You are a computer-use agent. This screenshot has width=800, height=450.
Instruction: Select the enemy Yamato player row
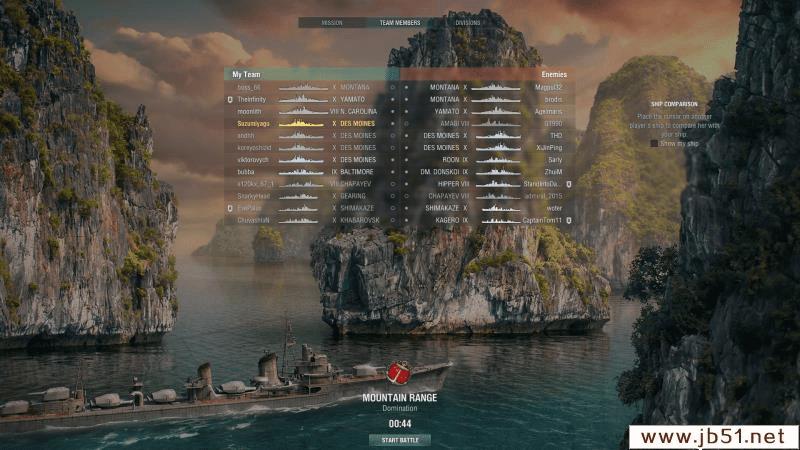(x=490, y=111)
